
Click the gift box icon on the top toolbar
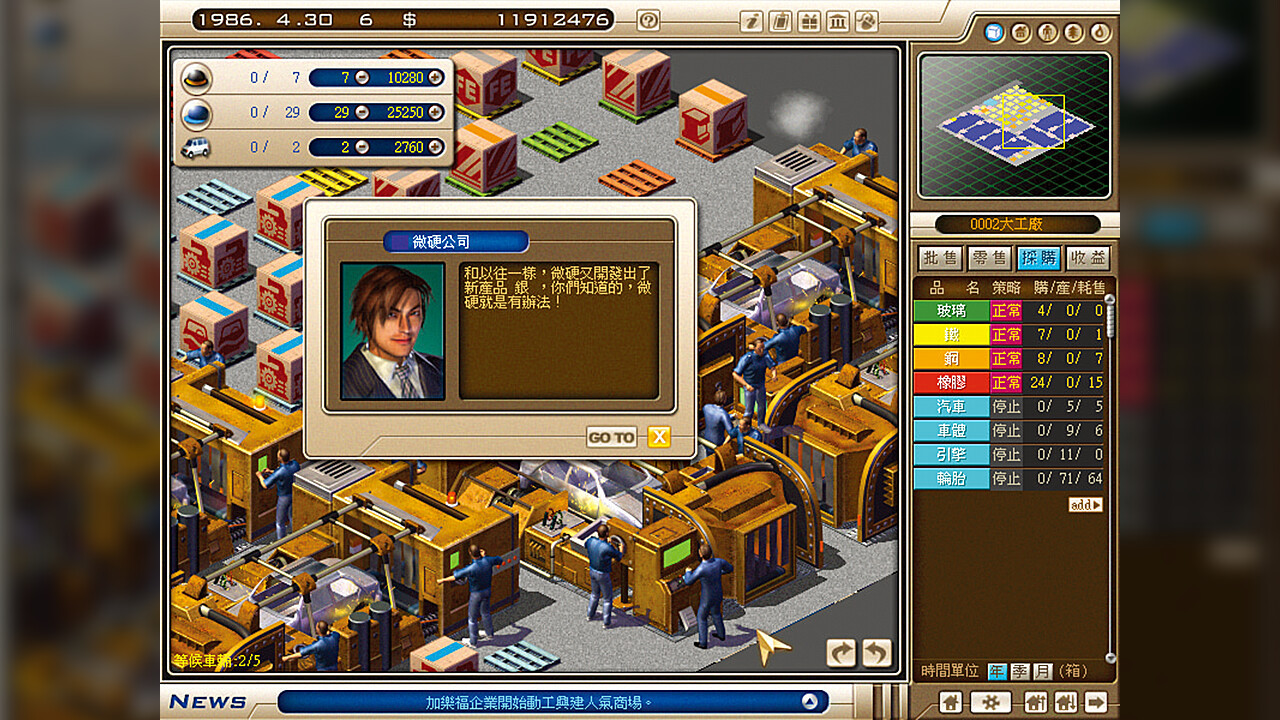click(809, 22)
